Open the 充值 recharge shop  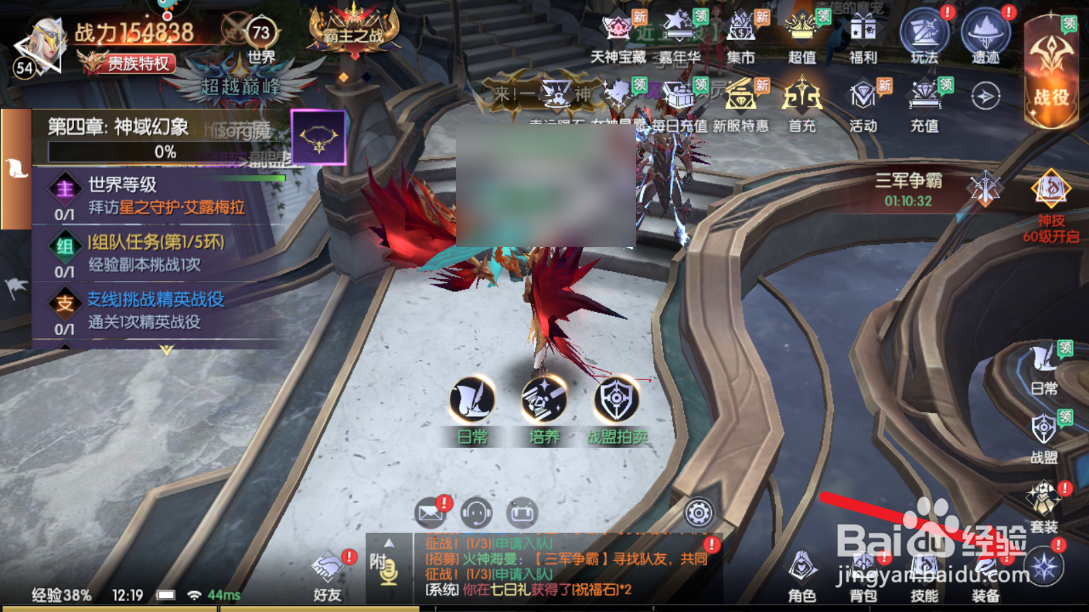924,104
